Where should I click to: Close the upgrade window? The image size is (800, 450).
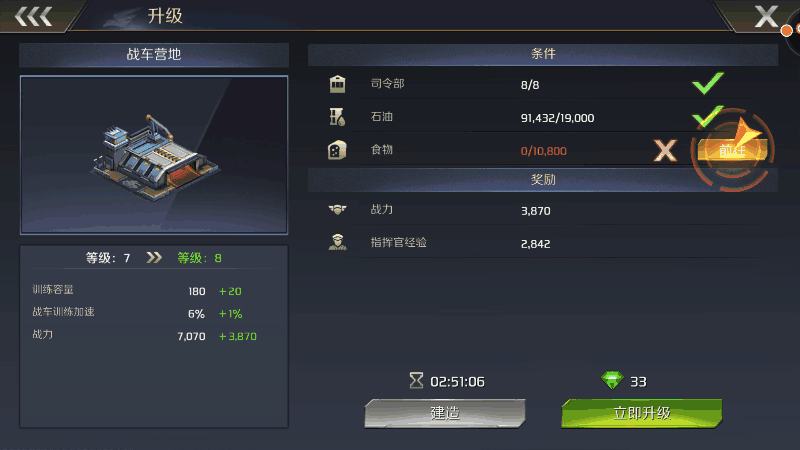[x=767, y=16]
